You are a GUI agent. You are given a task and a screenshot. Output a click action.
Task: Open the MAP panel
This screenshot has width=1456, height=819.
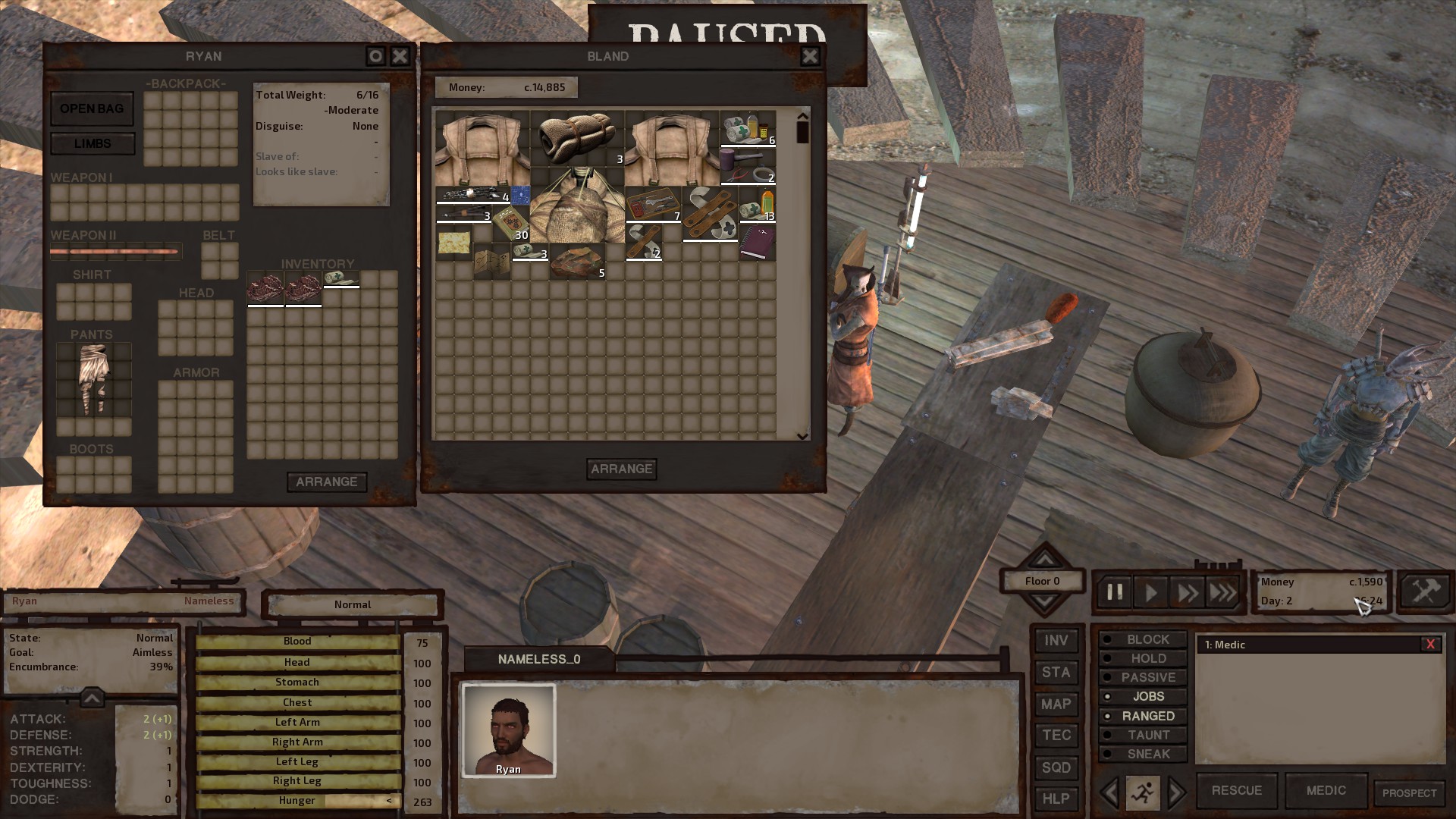(1056, 704)
